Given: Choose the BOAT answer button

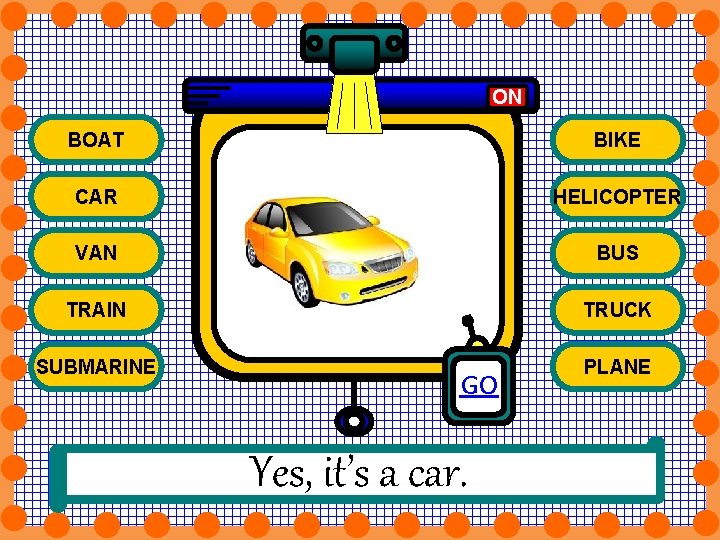Looking at the screenshot, I should (x=96, y=140).
